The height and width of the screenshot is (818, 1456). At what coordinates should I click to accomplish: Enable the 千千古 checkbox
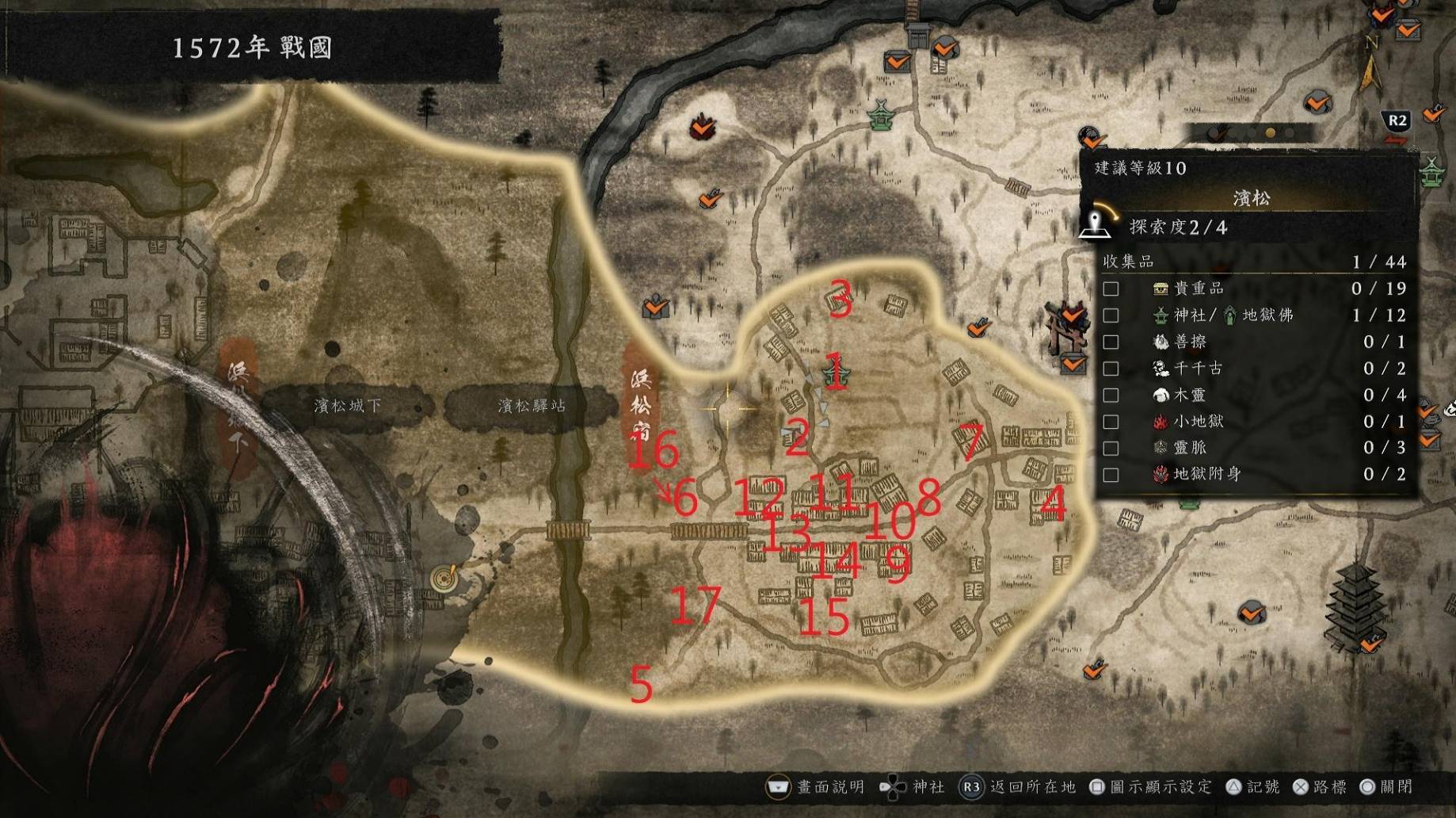[1111, 369]
